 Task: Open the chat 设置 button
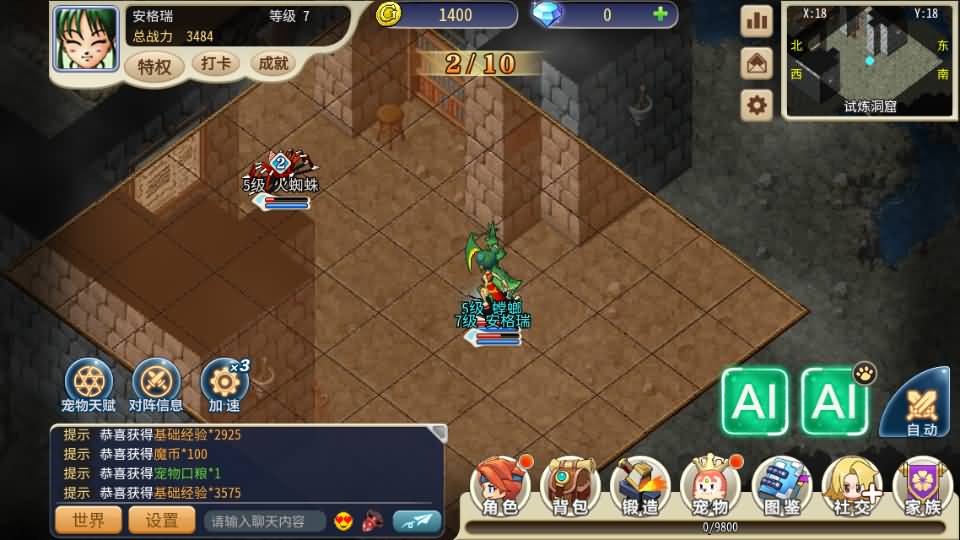[x=162, y=520]
